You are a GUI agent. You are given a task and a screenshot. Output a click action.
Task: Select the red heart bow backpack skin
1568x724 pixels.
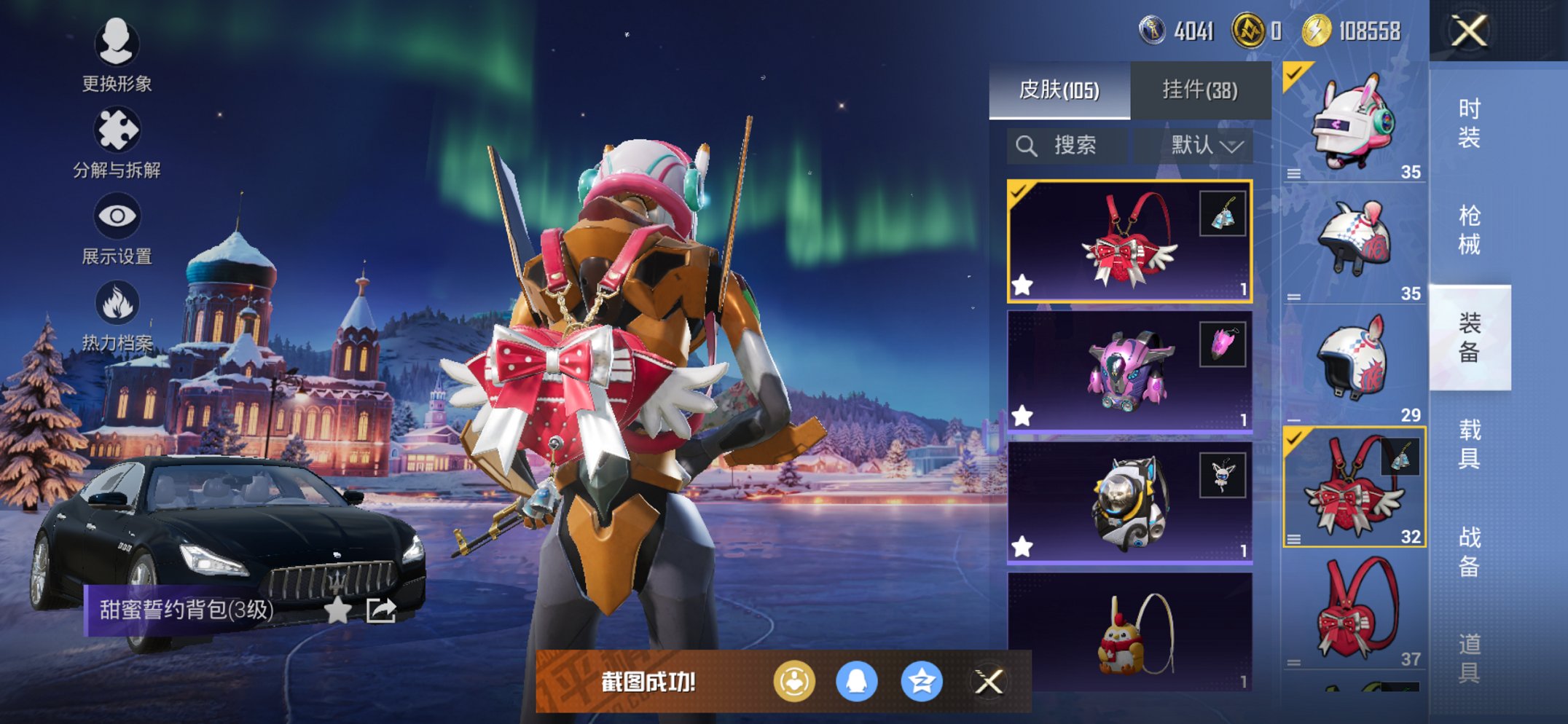[1129, 241]
